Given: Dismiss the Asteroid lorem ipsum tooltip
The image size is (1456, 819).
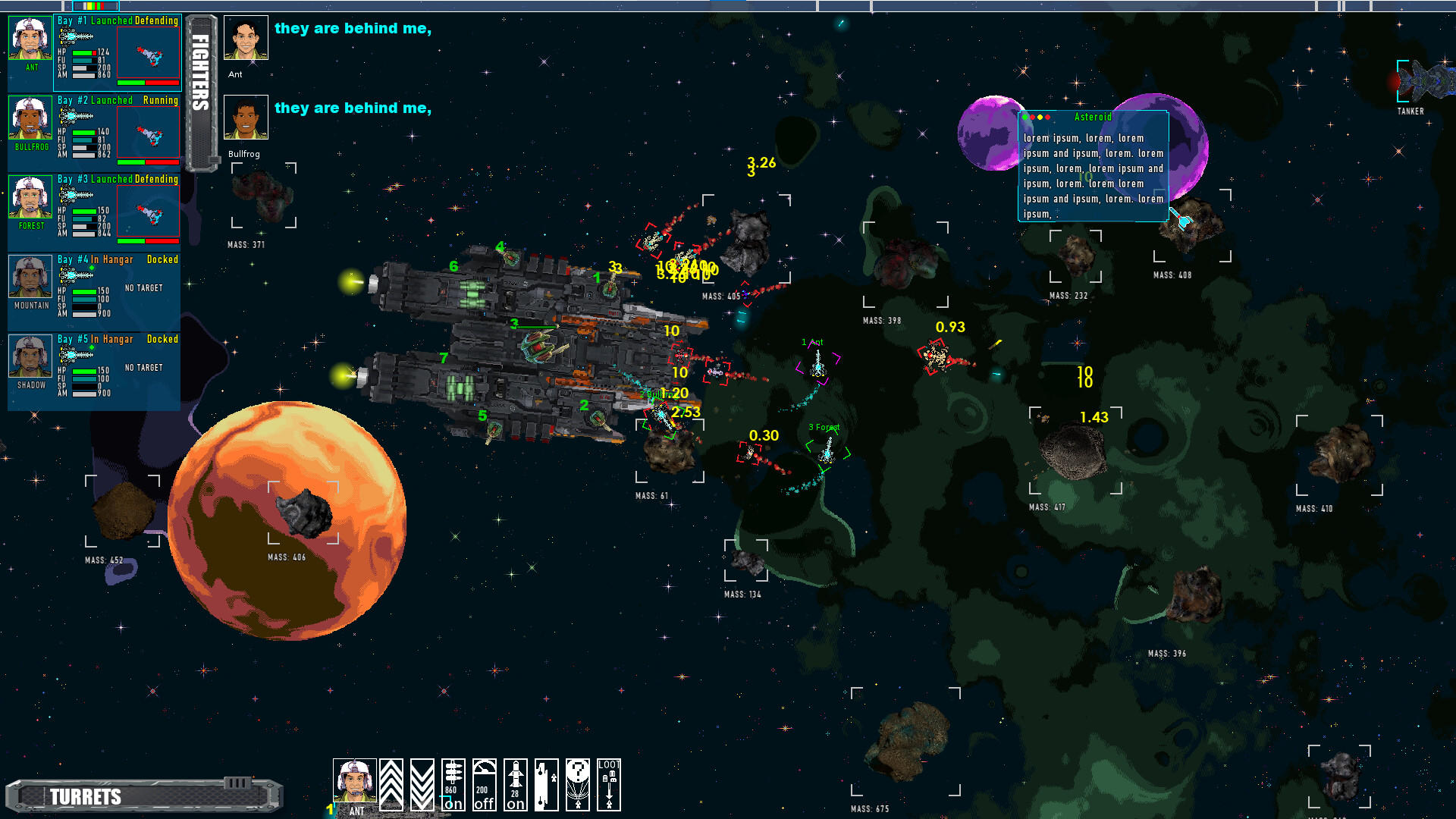Looking at the screenshot, I should click(1093, 167).
